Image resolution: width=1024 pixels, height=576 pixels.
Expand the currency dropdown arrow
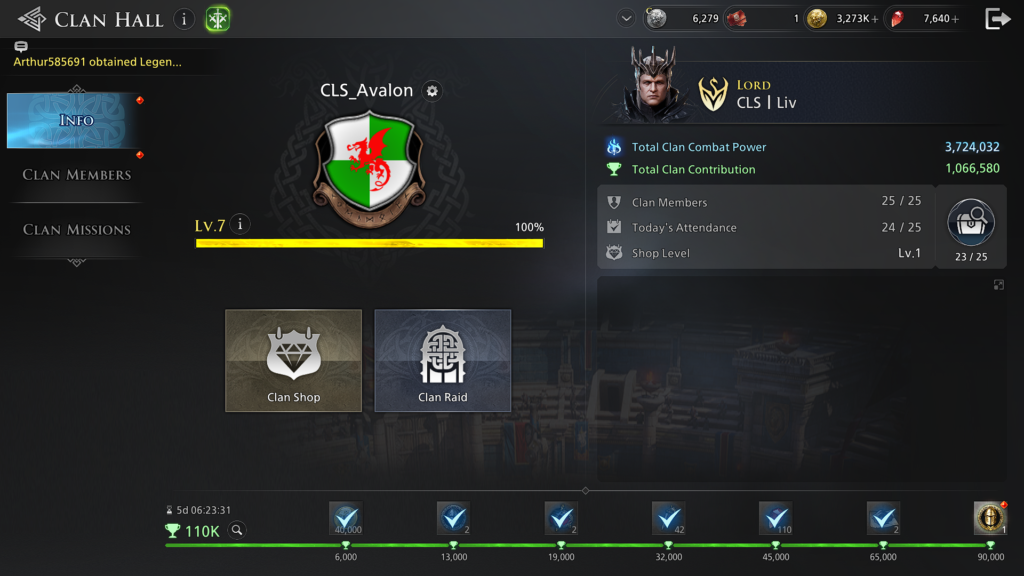coord(626,18)
